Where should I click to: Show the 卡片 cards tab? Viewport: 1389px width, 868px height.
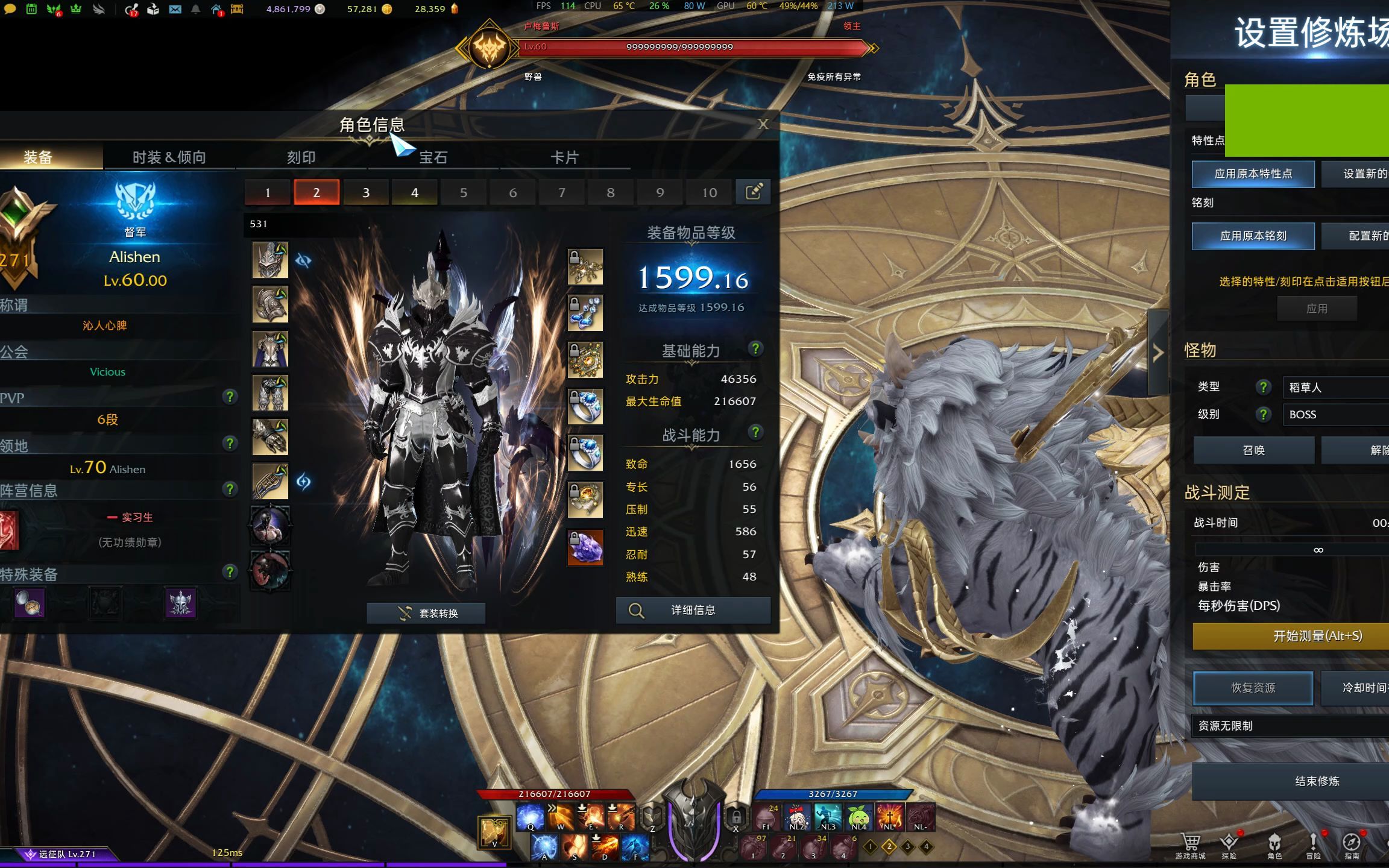pyautogui.click(x=564, y=157)
